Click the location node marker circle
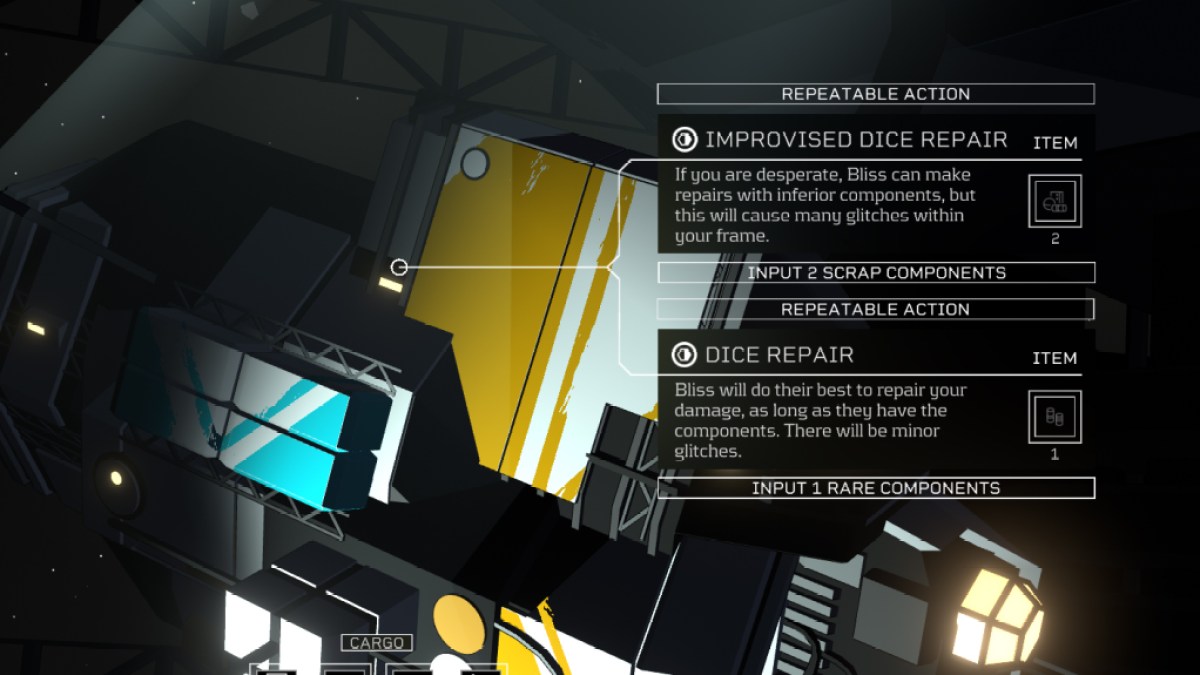 click(399, 267)
